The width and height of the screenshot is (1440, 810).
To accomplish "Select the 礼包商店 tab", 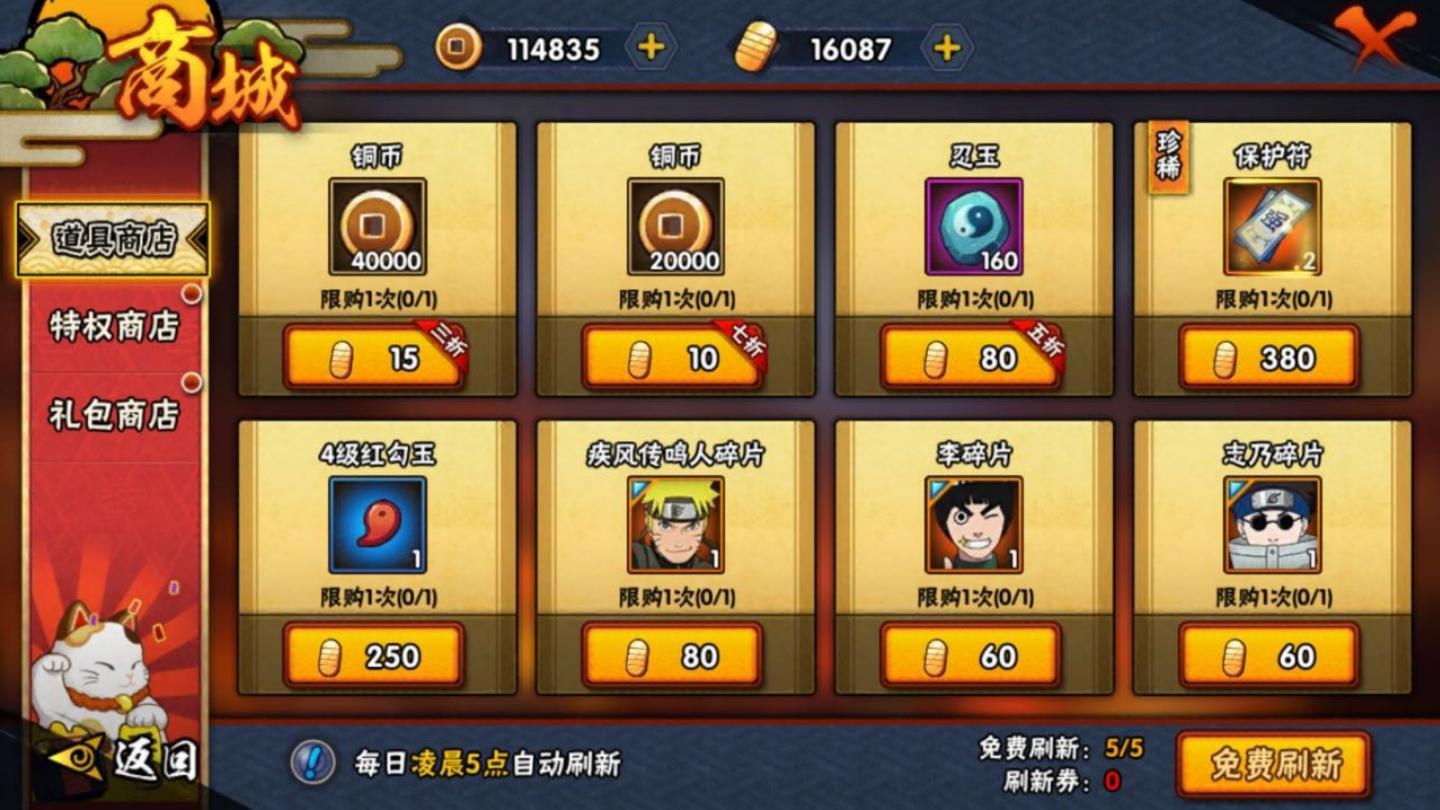I will click(x=114, y=414).
